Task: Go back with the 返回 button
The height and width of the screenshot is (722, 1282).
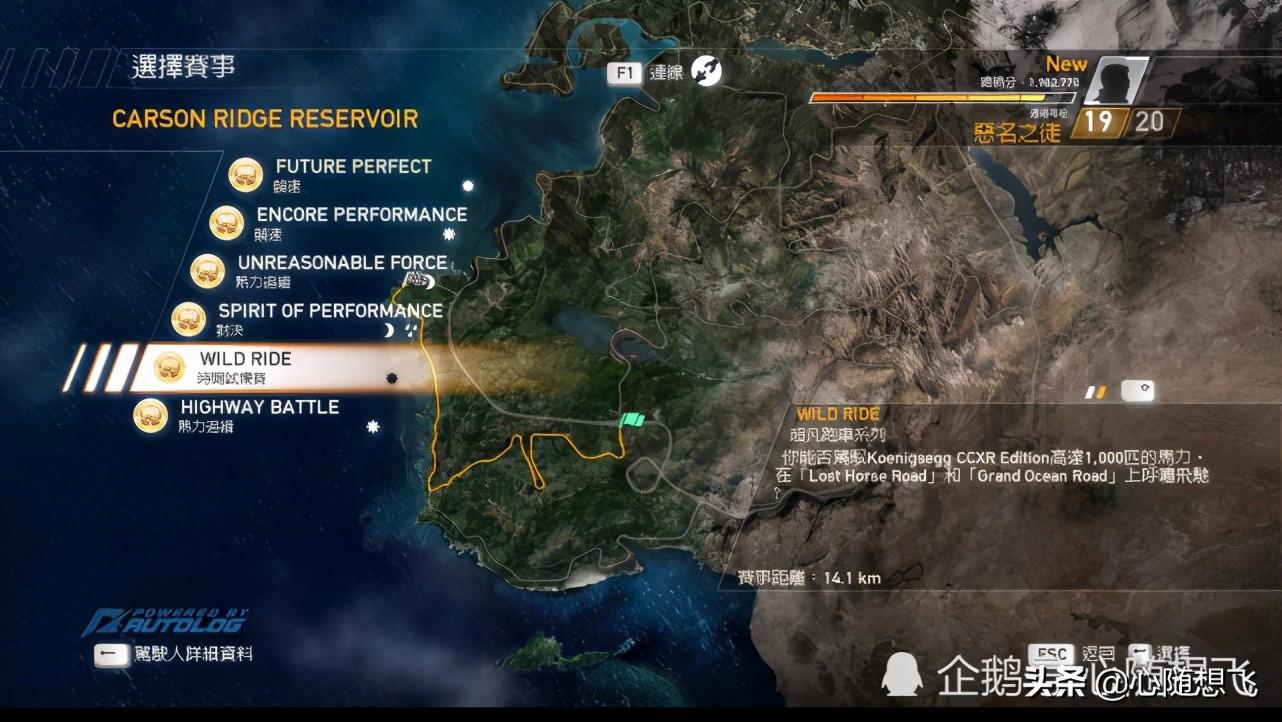Action: point(1051,655)
